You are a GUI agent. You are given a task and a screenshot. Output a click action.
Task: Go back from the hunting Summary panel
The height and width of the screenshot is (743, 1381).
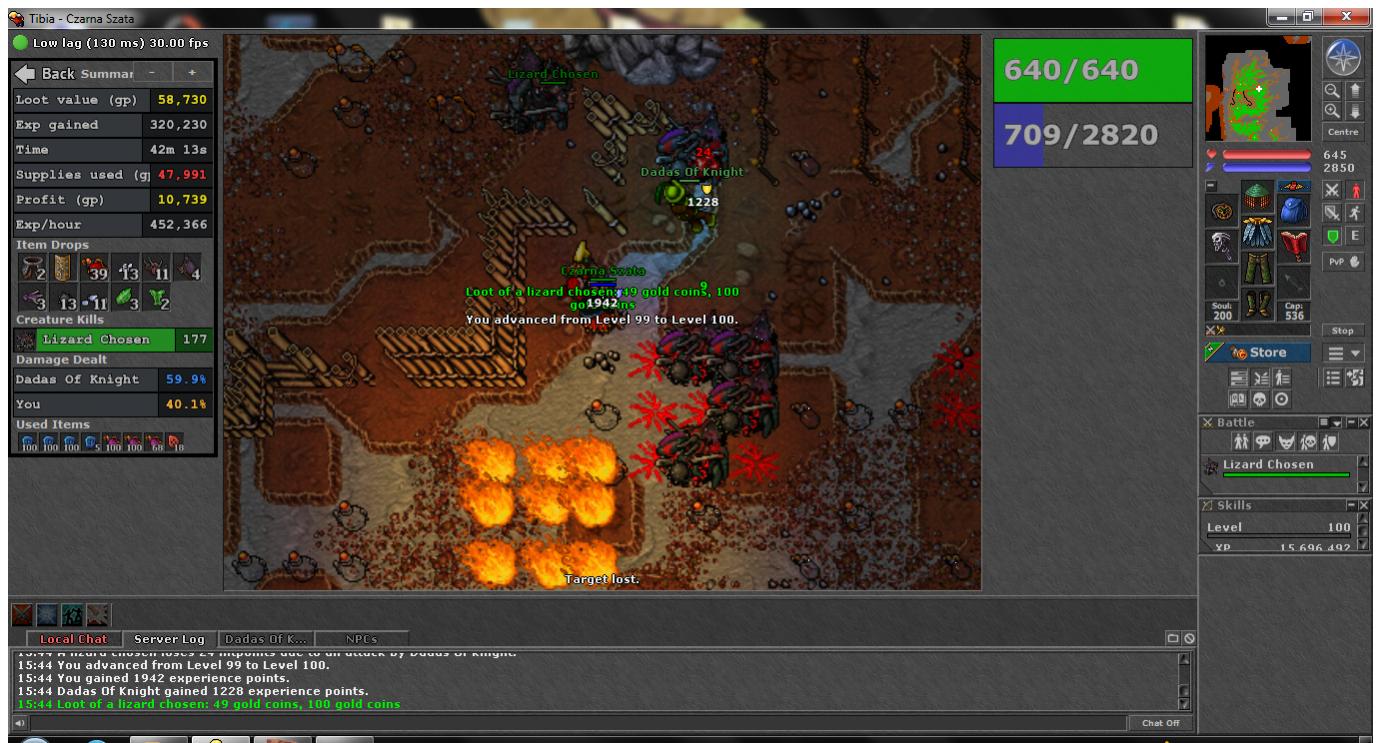point(44,74)
